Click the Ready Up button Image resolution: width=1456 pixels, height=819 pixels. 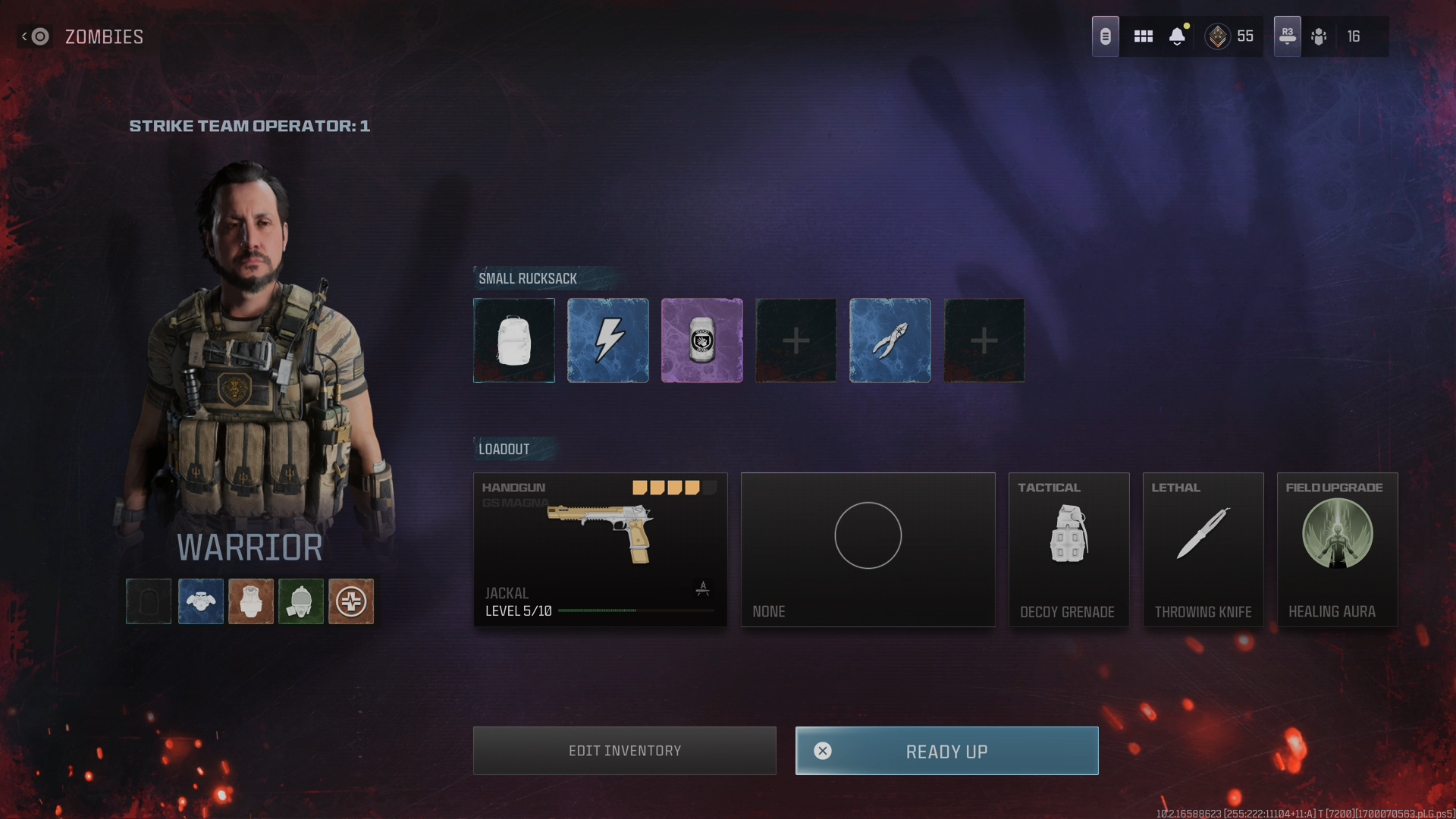[x=946, y=751]
